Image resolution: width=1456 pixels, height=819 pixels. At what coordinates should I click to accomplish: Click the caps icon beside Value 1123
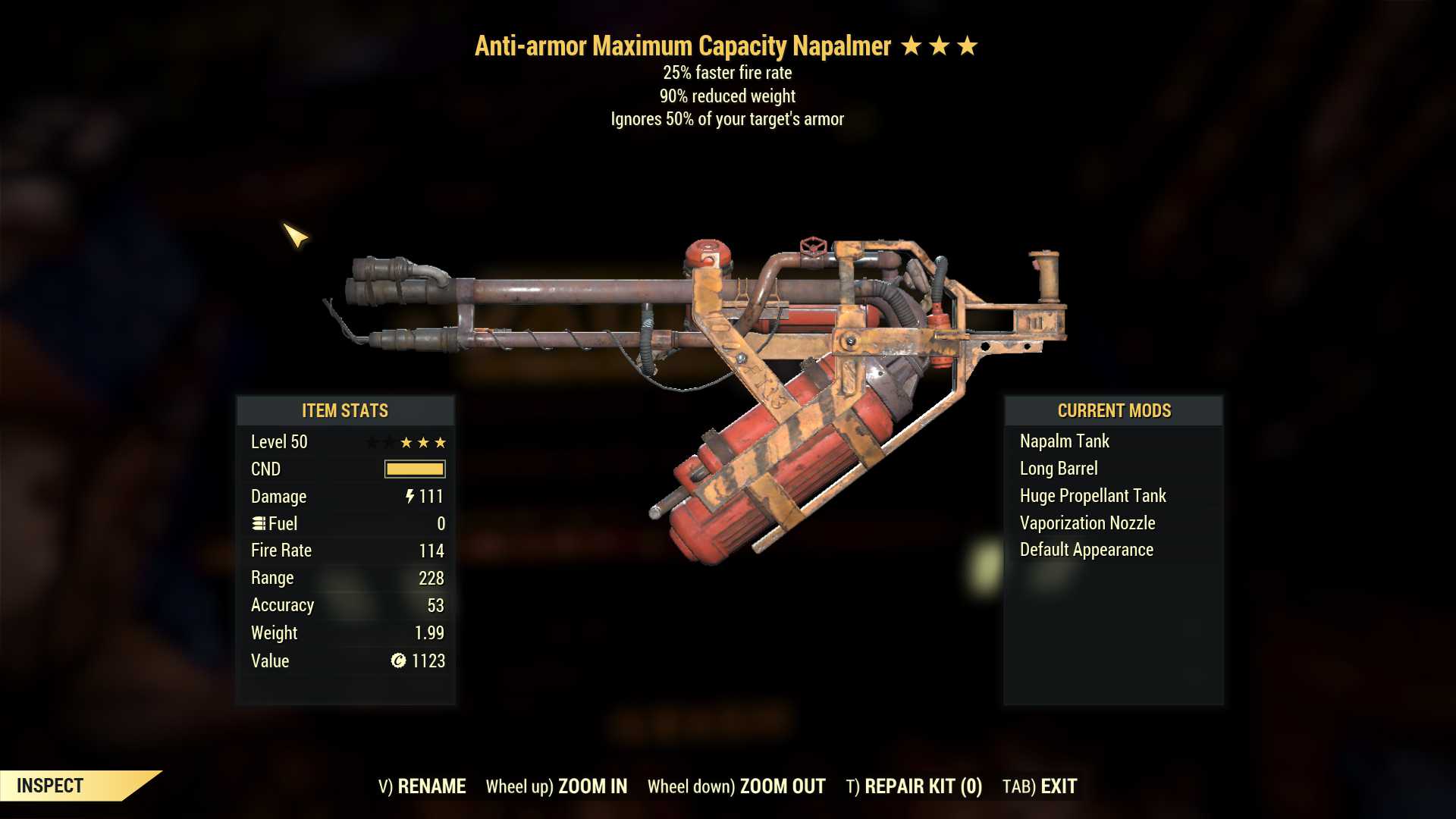(x=397, y=661)
